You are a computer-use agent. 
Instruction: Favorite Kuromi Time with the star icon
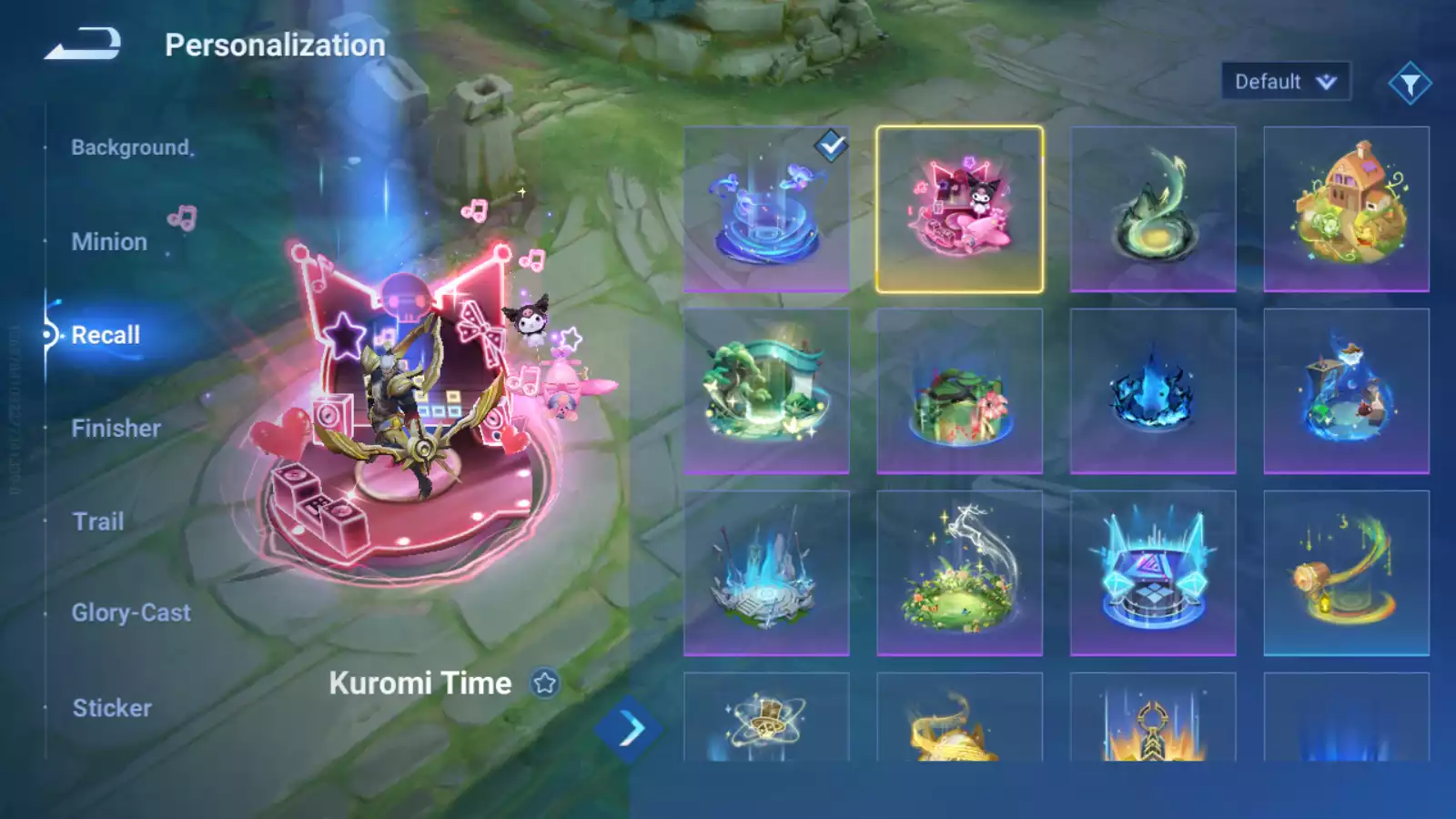pos(545,683)
